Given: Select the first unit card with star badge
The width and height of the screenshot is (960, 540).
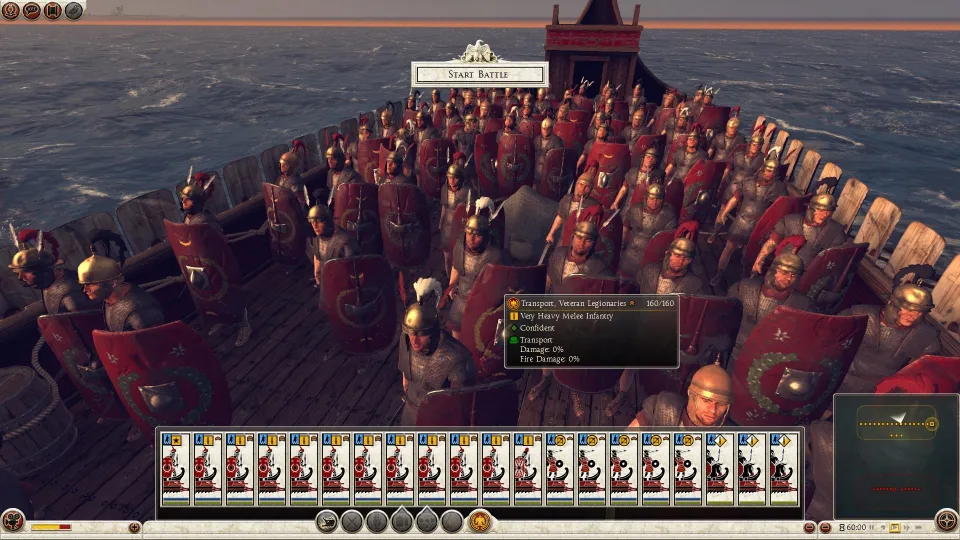Looking at the screenshot, I should point(176,468).
